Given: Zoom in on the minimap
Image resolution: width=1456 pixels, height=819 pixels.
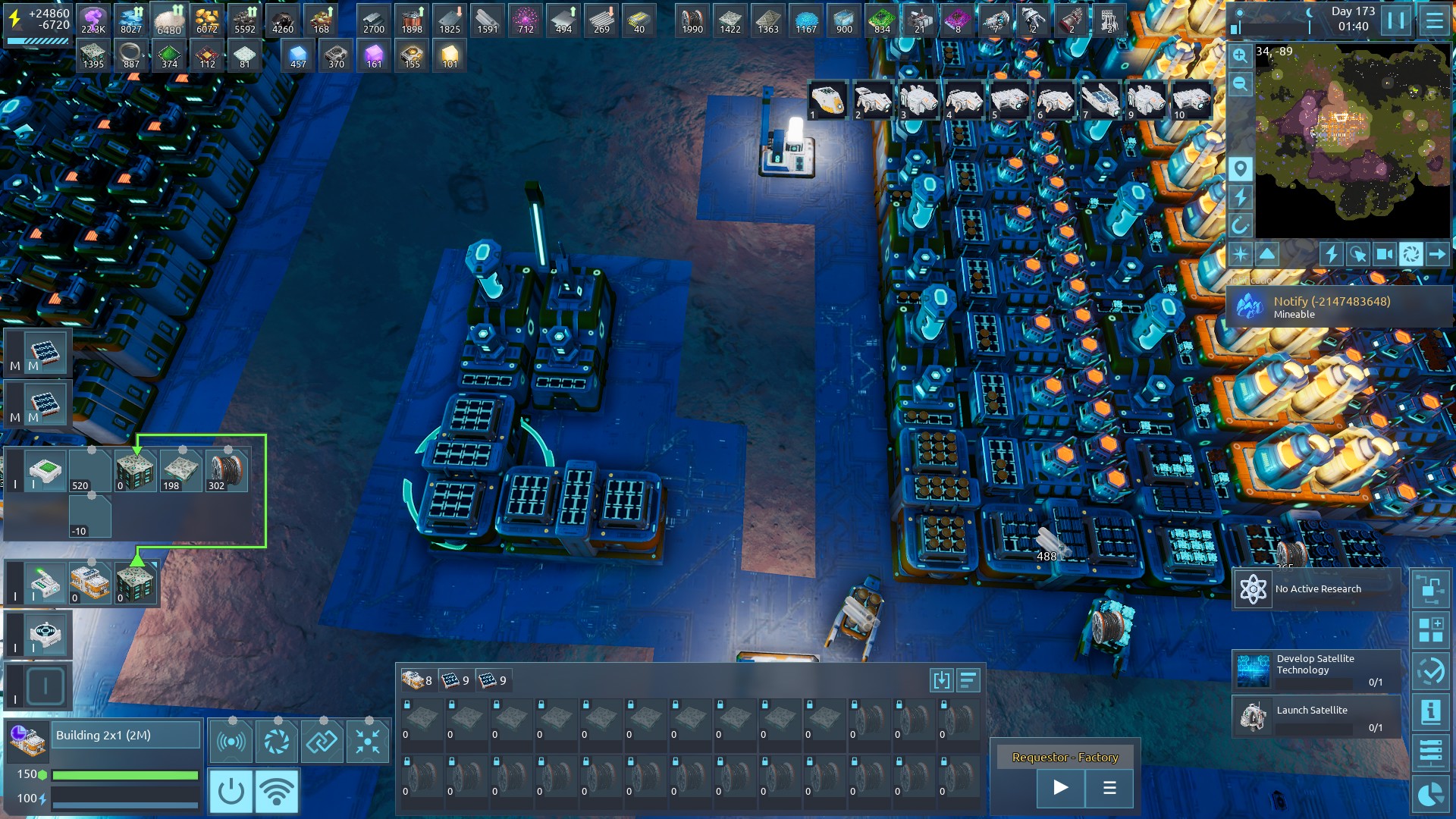Looking at the screenshot, I should [x=1240, y=55].
